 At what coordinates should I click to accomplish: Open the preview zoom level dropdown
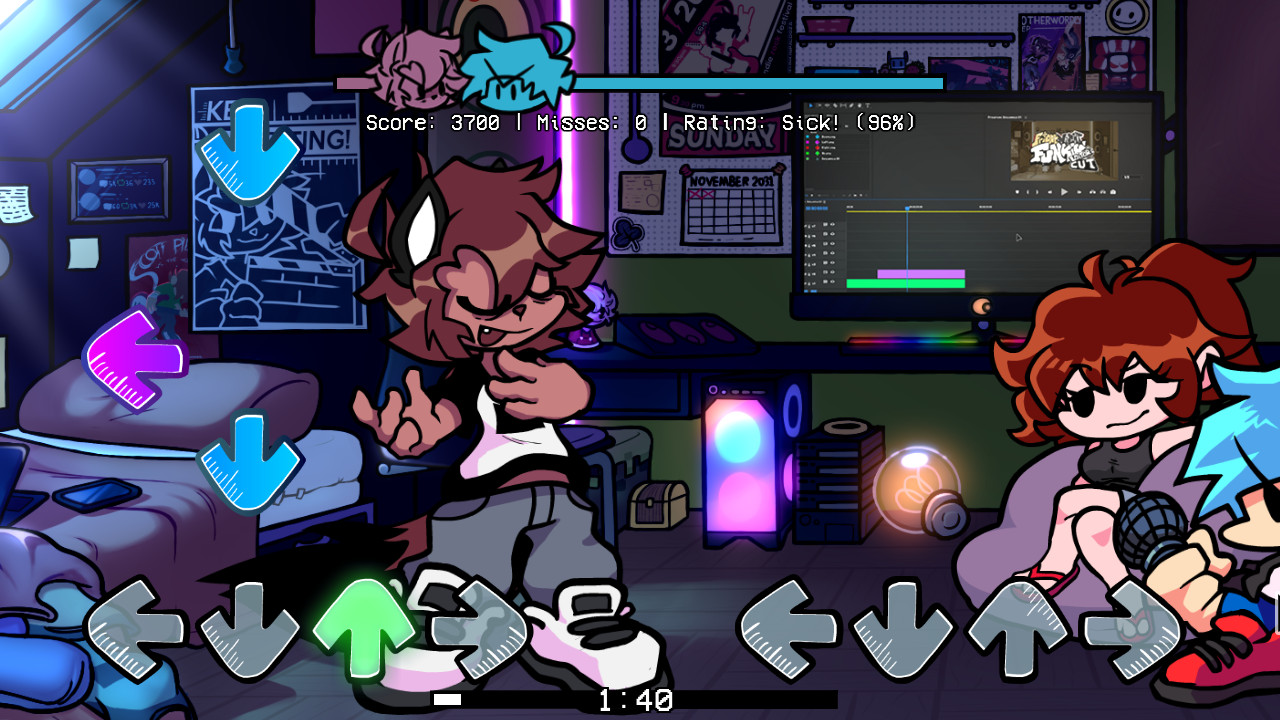(1127, 176)
